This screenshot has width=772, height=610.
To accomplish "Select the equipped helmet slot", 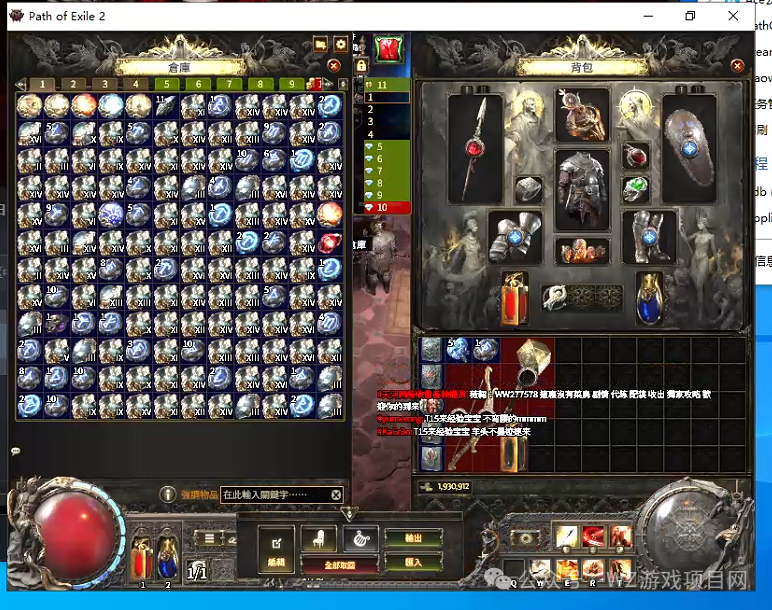I will pos(582,113).
